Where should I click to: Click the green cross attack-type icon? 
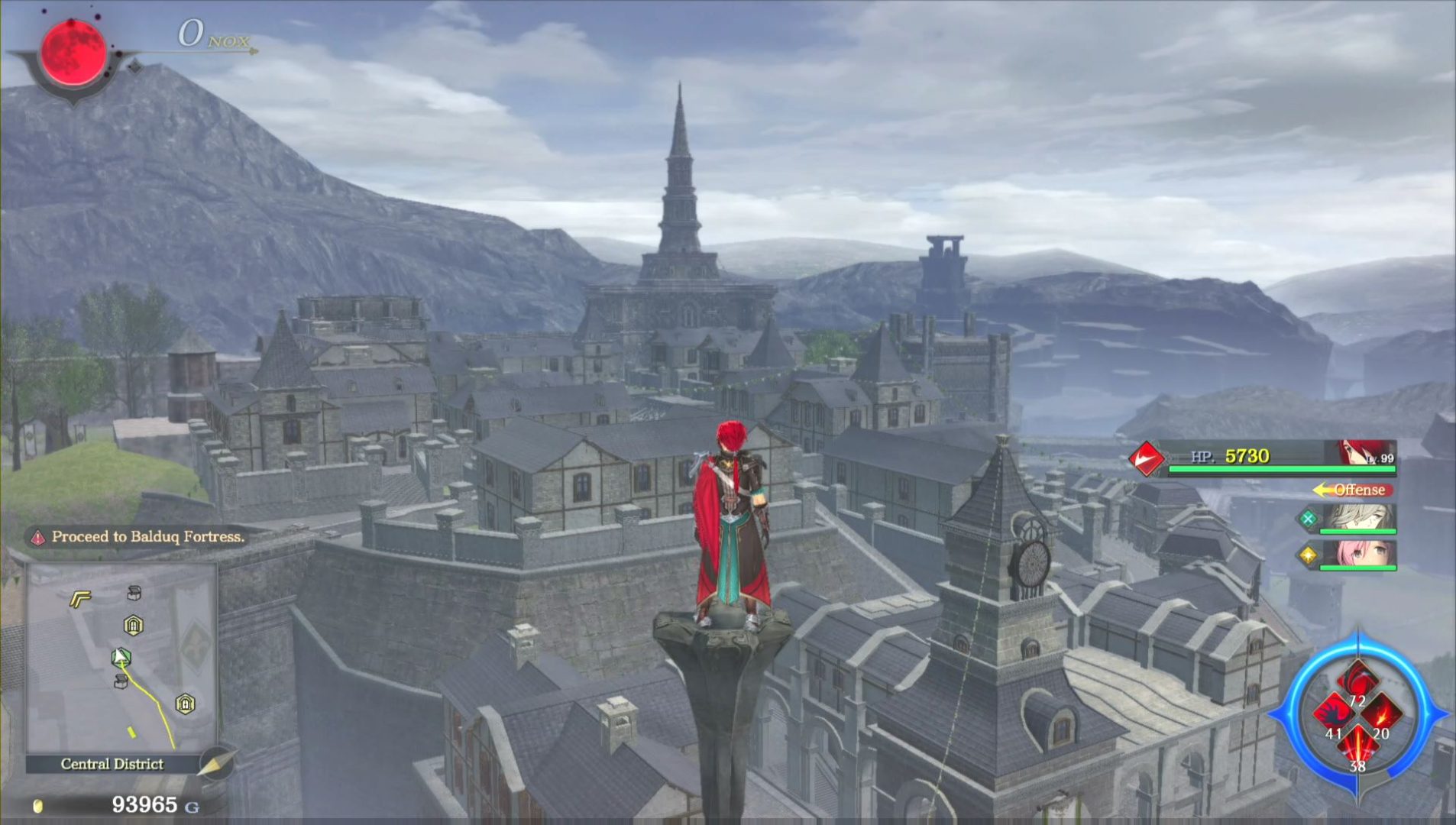click(x=1308, y=519)
